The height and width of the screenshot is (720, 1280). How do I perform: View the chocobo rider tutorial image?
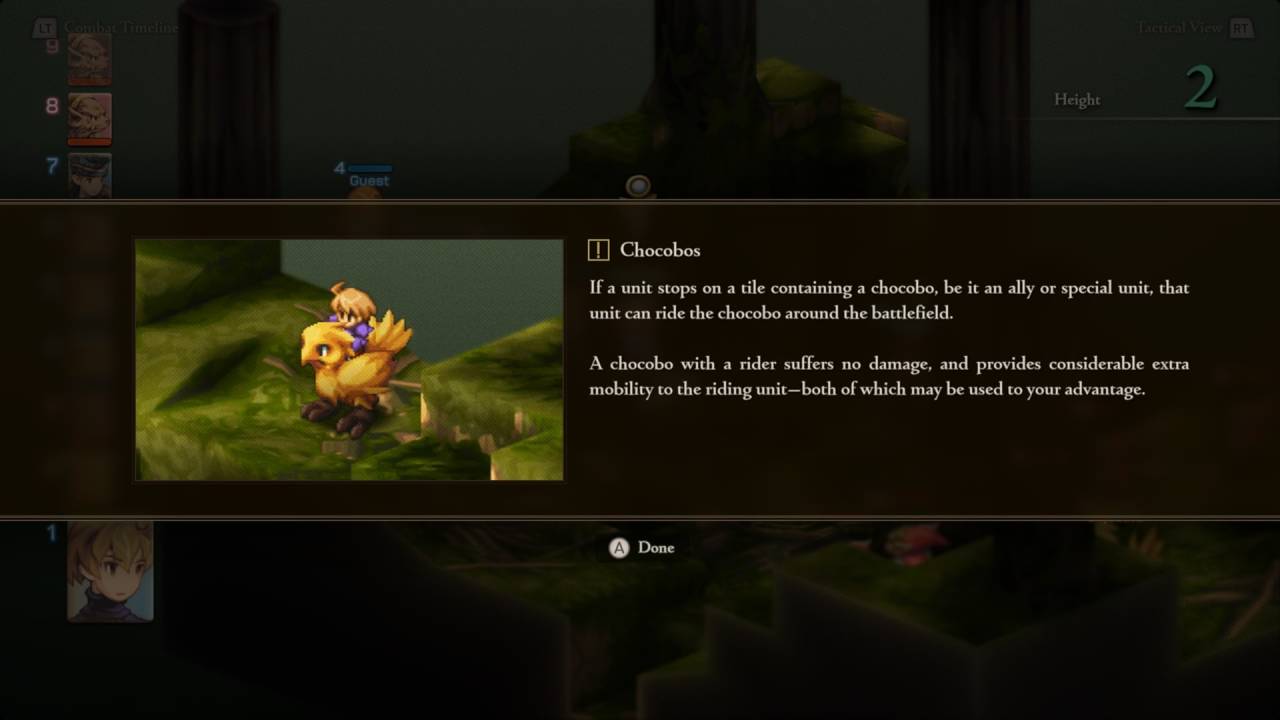(349, 360)
